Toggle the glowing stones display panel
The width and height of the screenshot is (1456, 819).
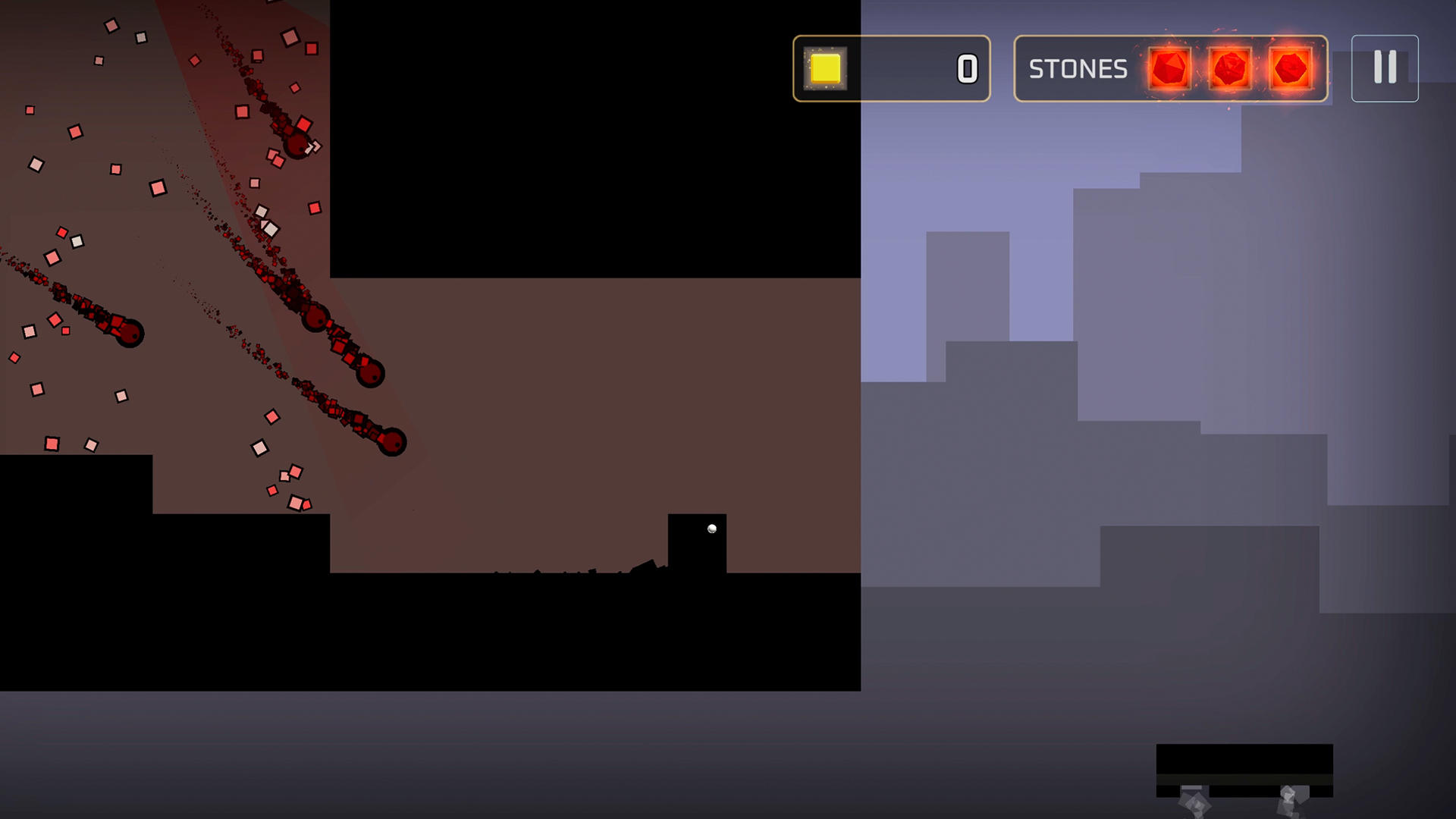[1172, 70]
